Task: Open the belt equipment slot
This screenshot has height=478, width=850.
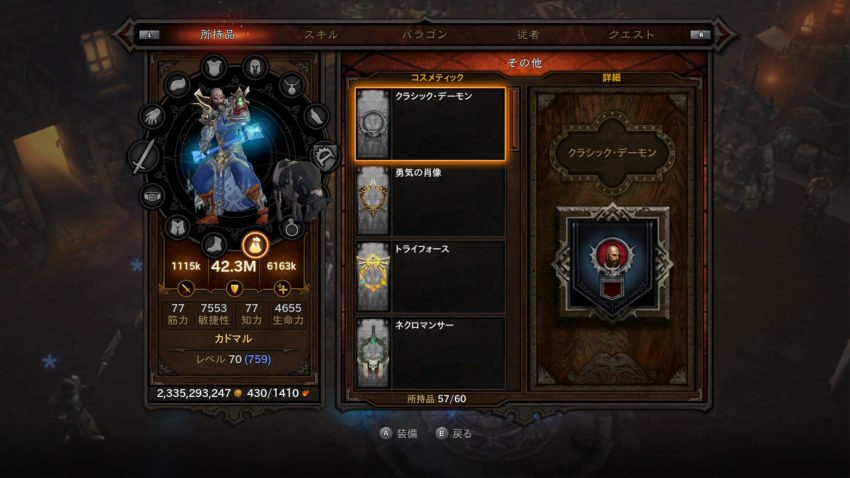Action: (x=152, y=196)
